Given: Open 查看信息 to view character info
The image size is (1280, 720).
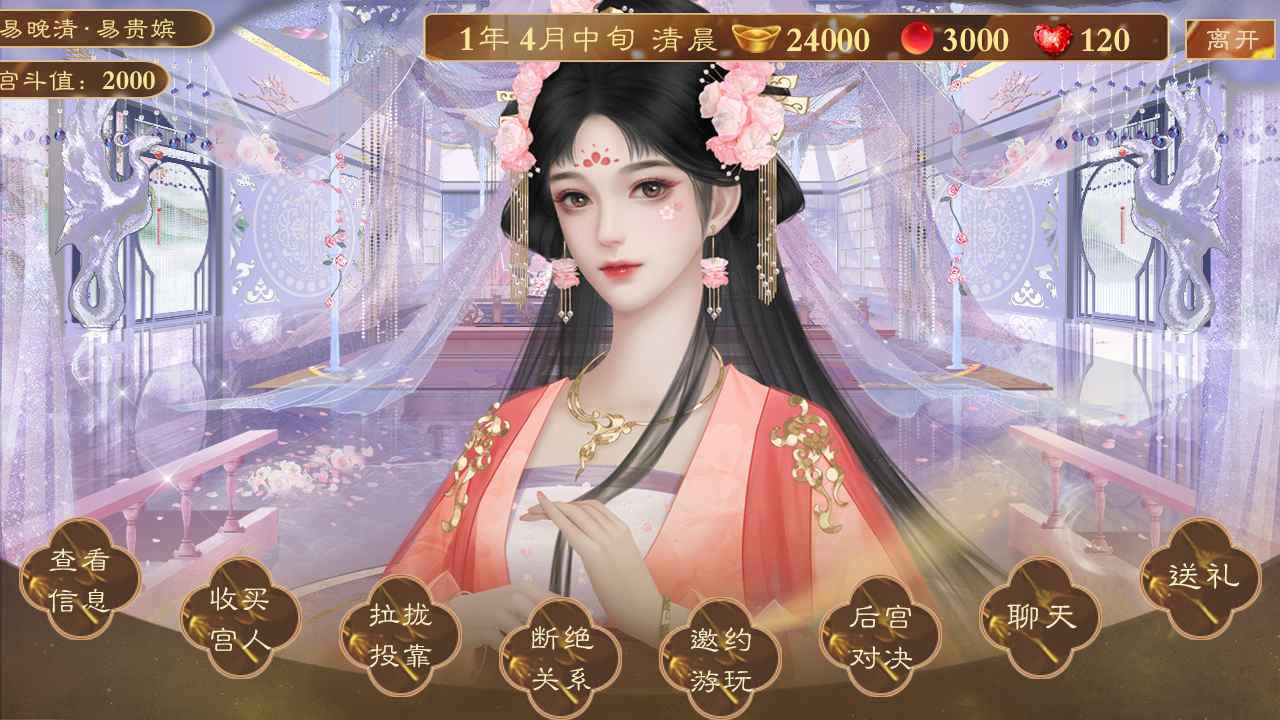Looking at the screenshot, I should 80,576.
